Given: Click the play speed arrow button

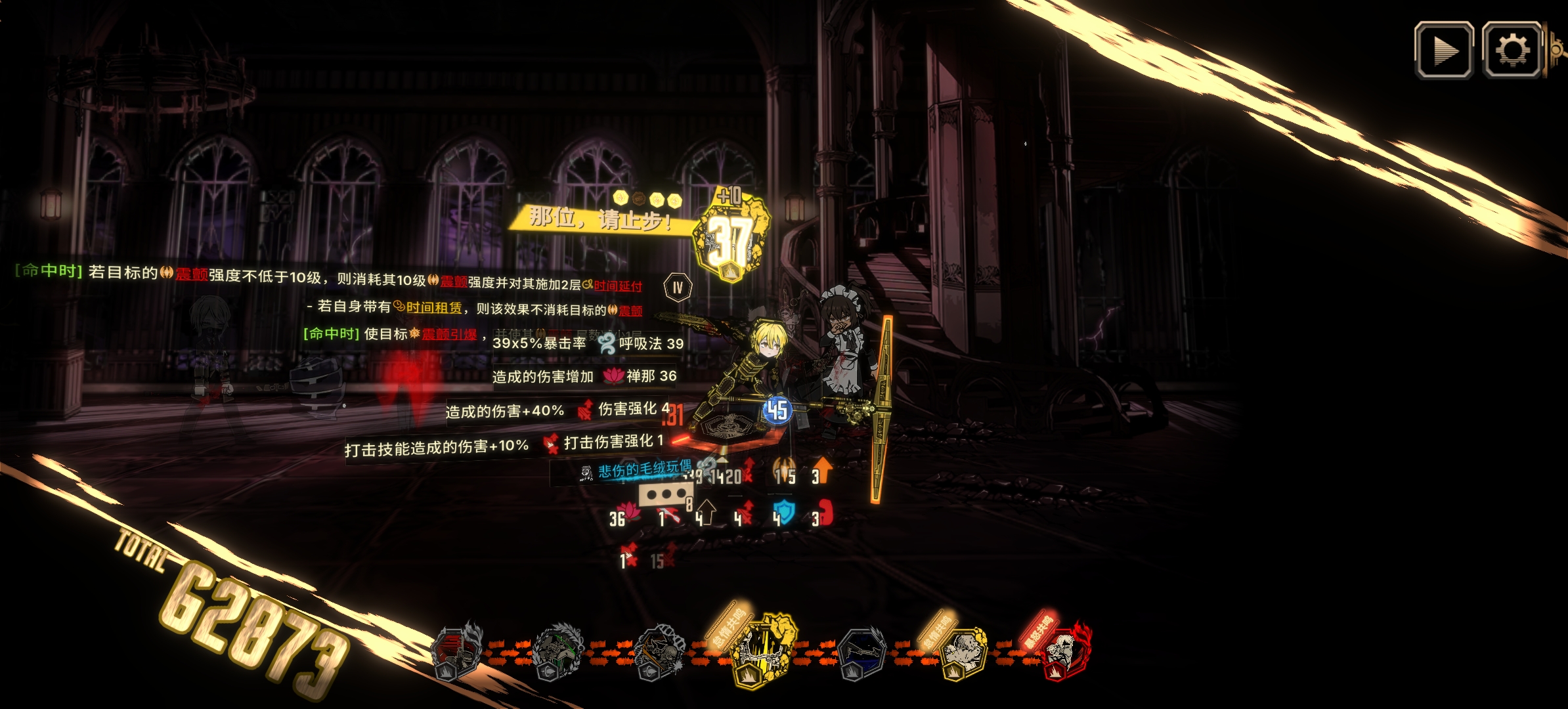Looking at the screenshot, I should point(1443,51).
